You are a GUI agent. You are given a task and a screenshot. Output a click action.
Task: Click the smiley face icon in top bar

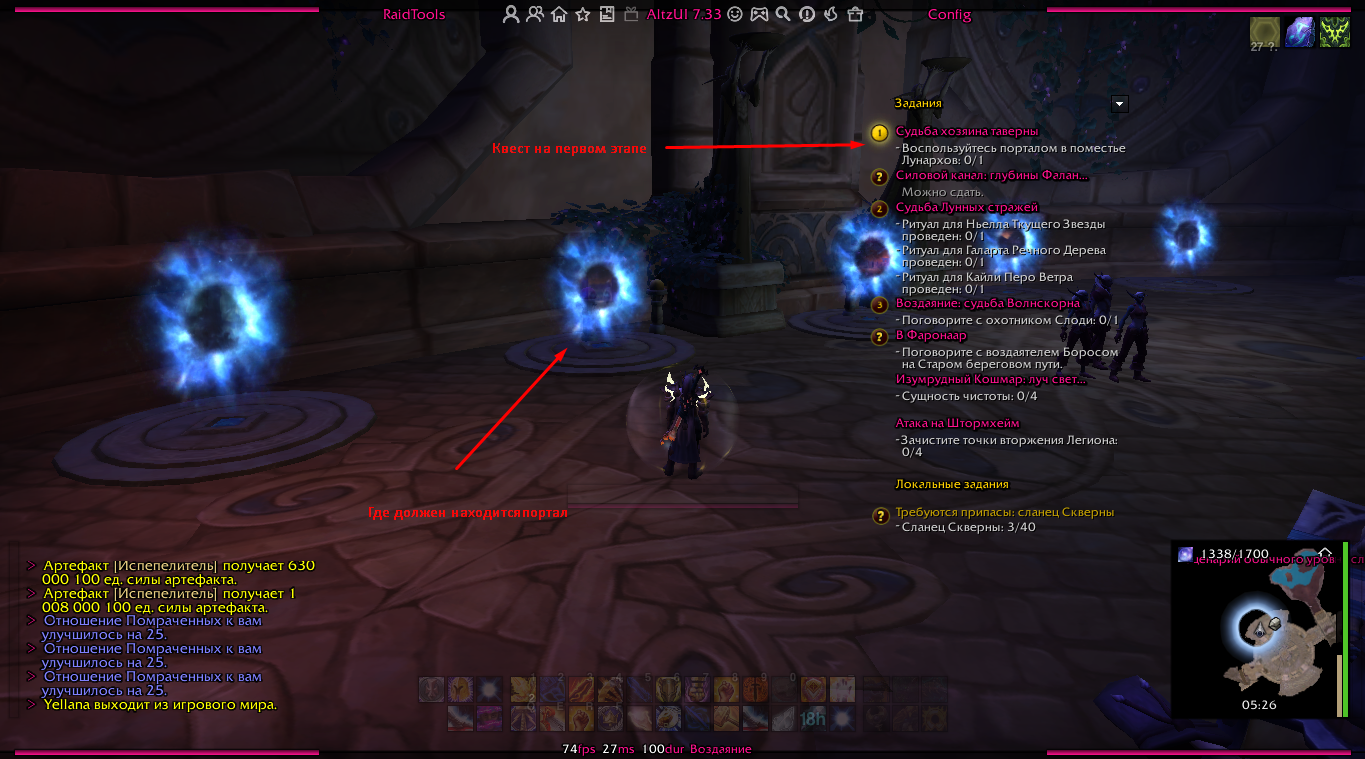735,15
